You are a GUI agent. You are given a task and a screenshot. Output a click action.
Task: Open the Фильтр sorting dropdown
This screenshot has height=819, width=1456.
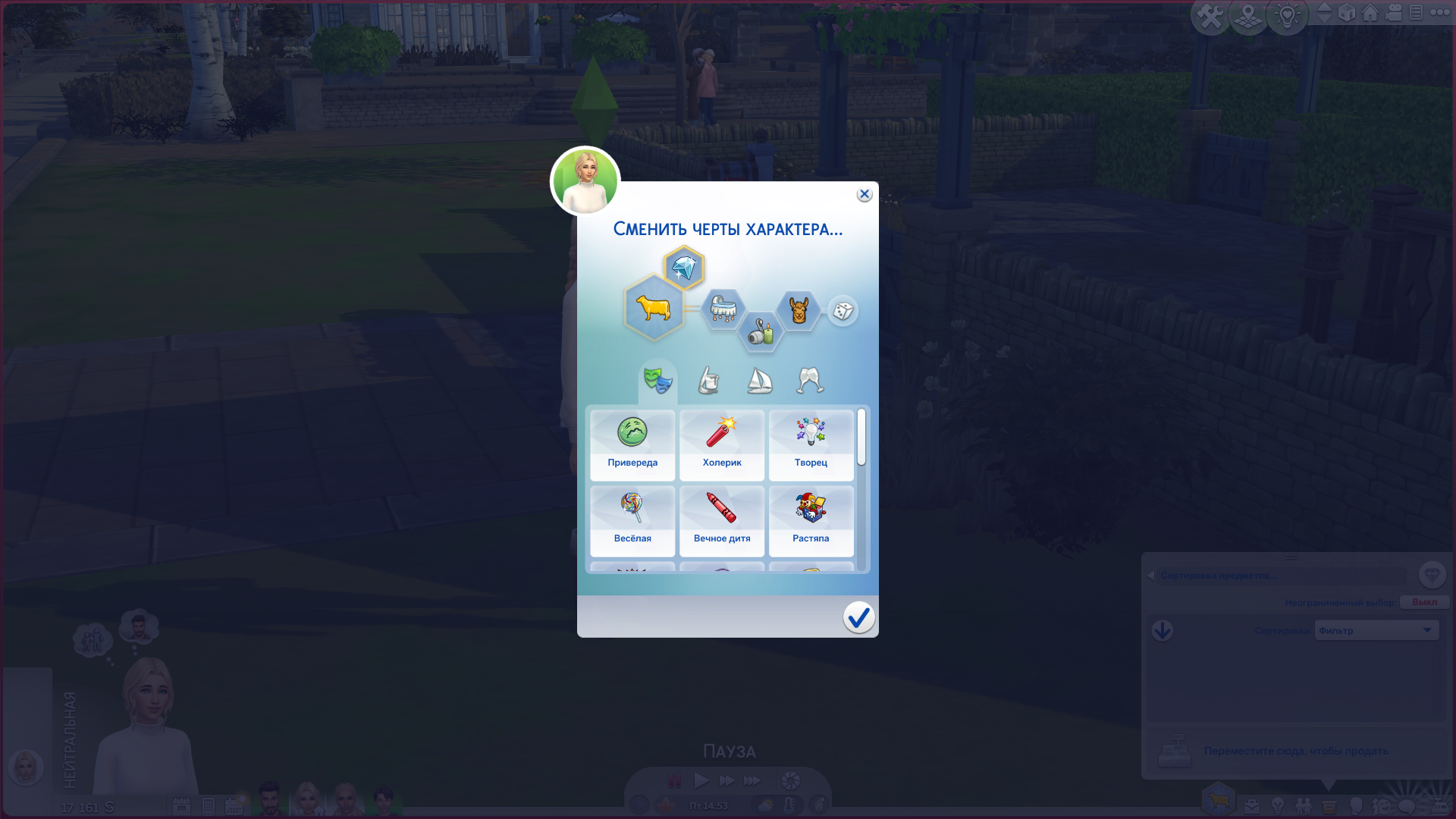click(1376, 630)
